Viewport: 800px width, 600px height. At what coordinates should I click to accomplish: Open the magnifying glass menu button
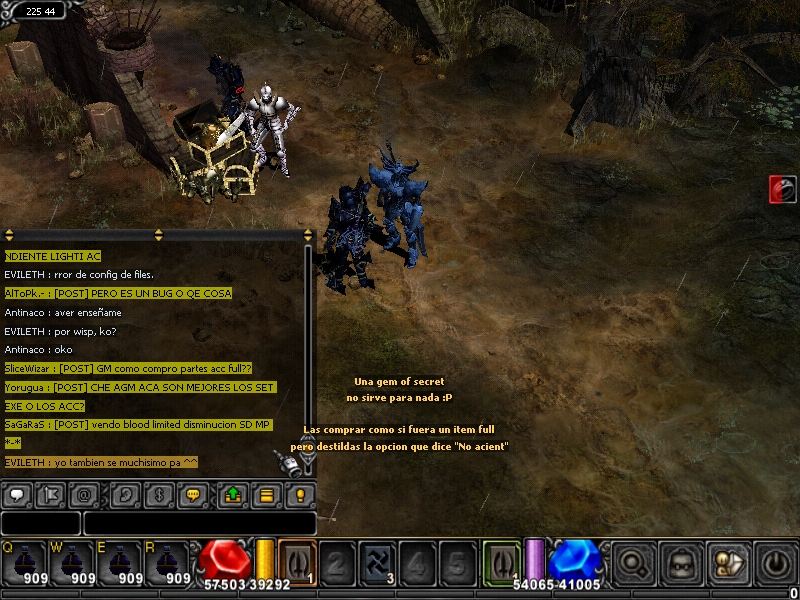click(x=633, y=564)
